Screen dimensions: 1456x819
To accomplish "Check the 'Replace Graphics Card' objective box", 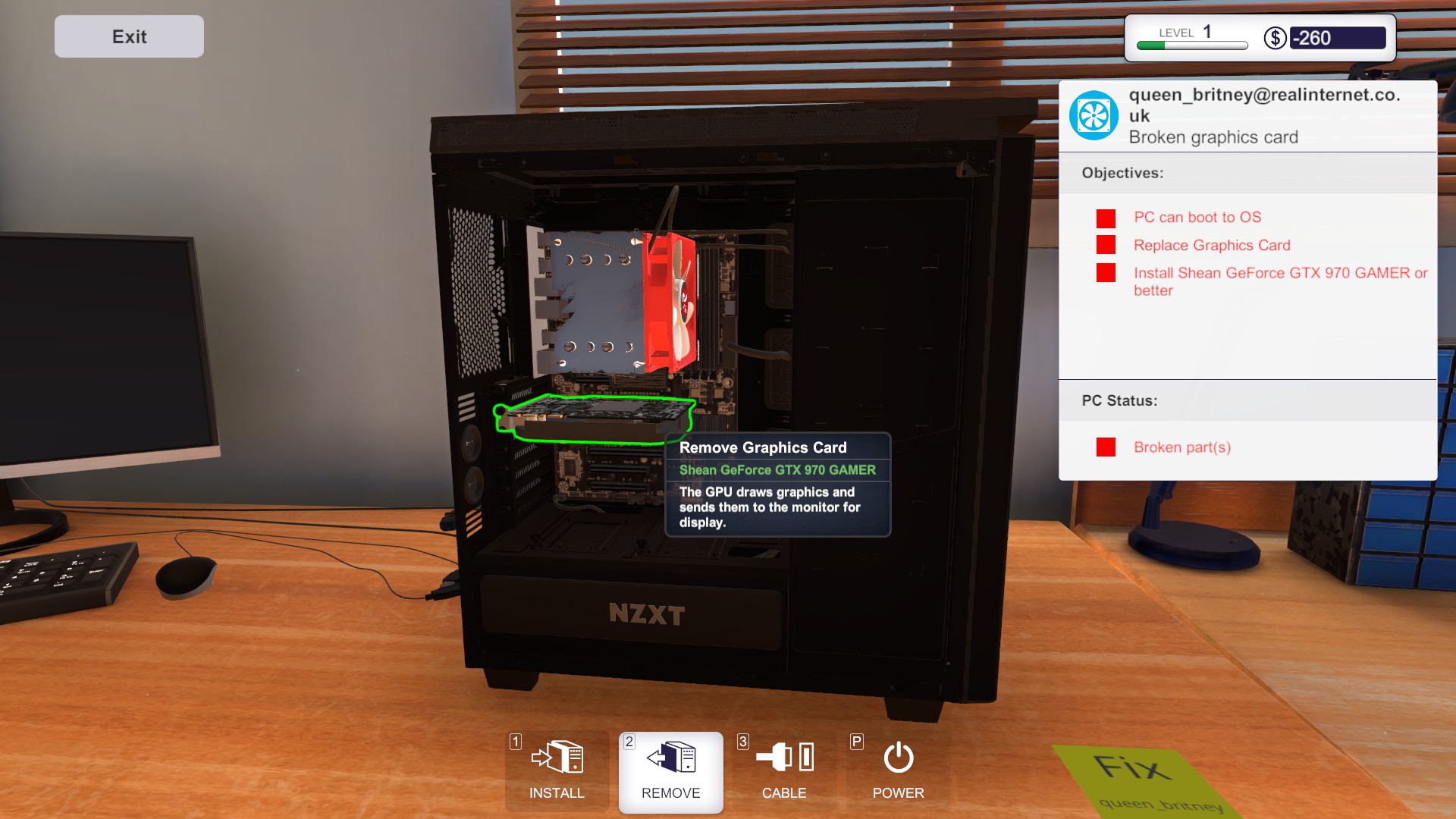I will 1106,246.
